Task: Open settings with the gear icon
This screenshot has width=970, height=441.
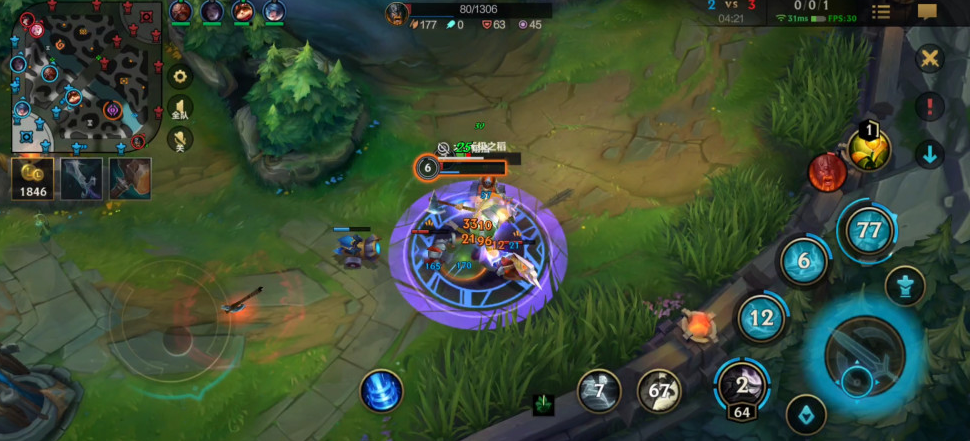Action: [x=181, y=77]
